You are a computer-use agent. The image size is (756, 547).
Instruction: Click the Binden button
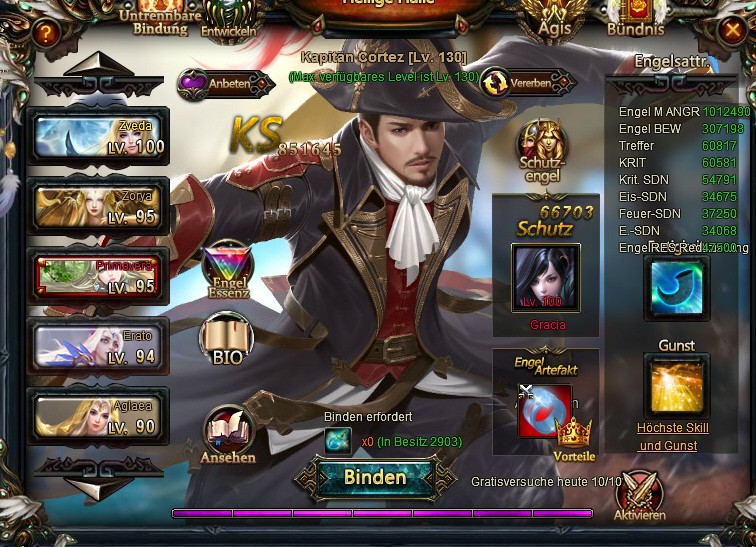click(375, 477)
